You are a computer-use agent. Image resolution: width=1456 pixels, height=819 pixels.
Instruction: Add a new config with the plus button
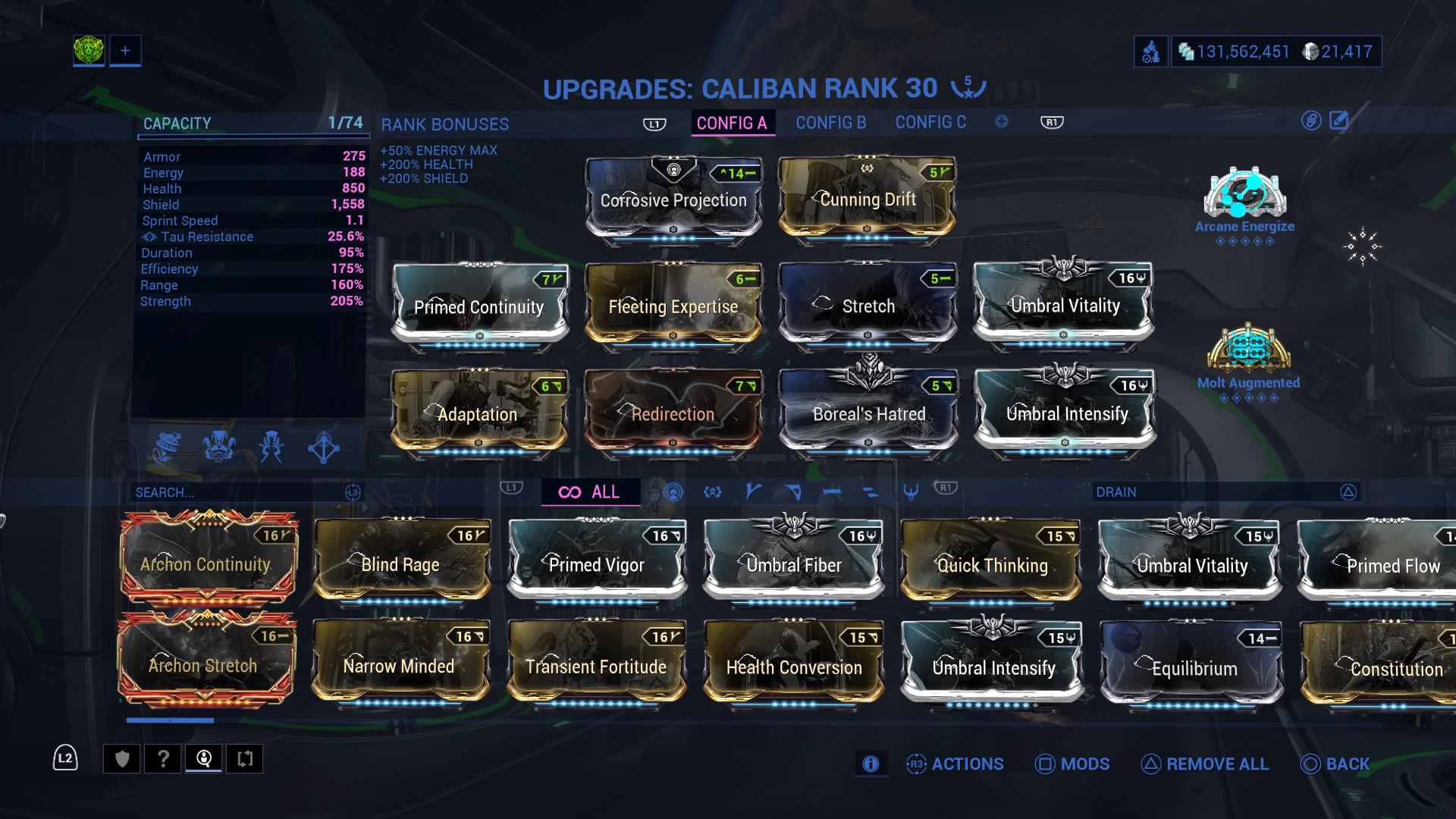click(x=1002, y=121)
